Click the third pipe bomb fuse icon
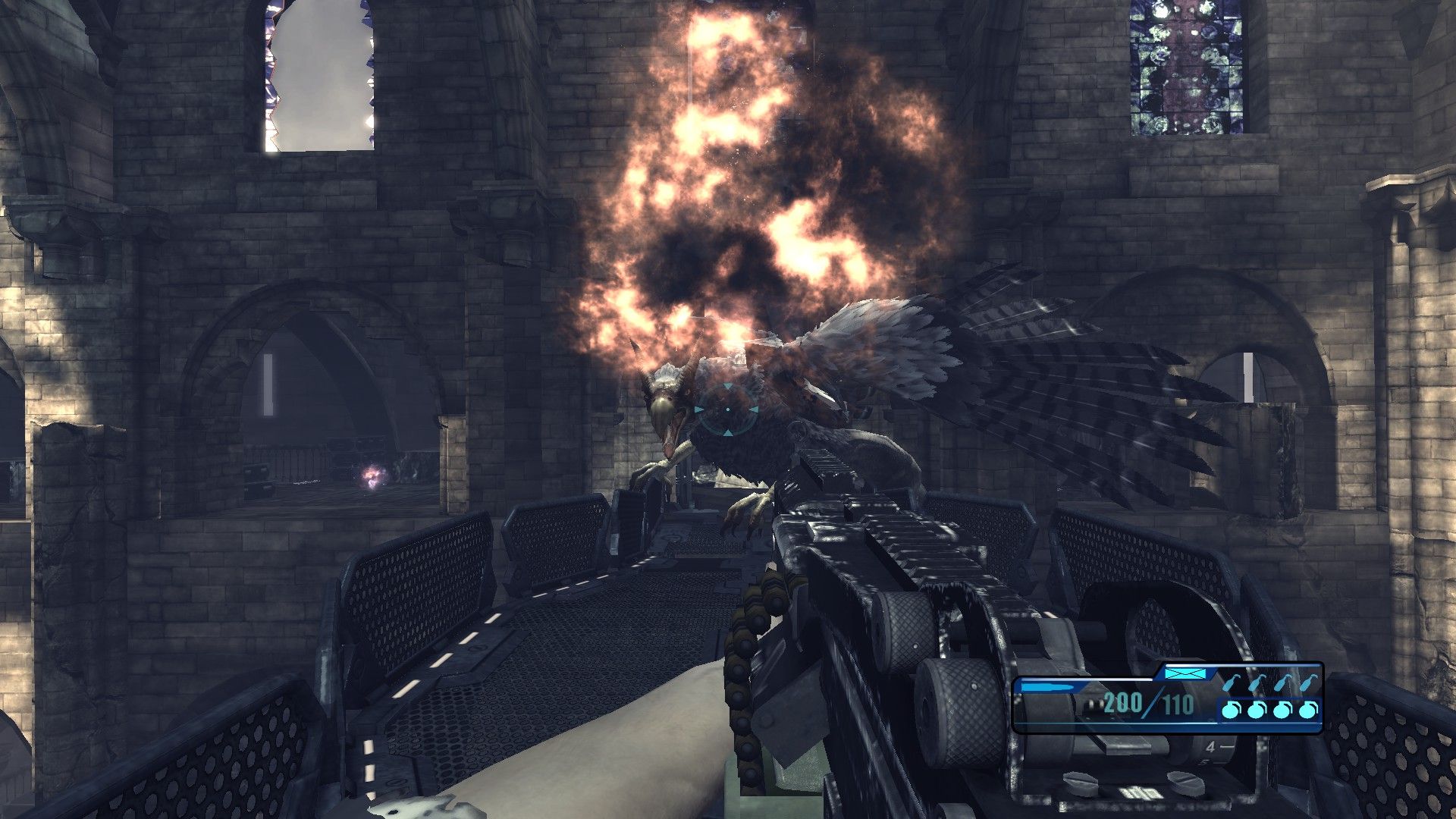This screenshot has height=819, width=1456. (1284, 685)
